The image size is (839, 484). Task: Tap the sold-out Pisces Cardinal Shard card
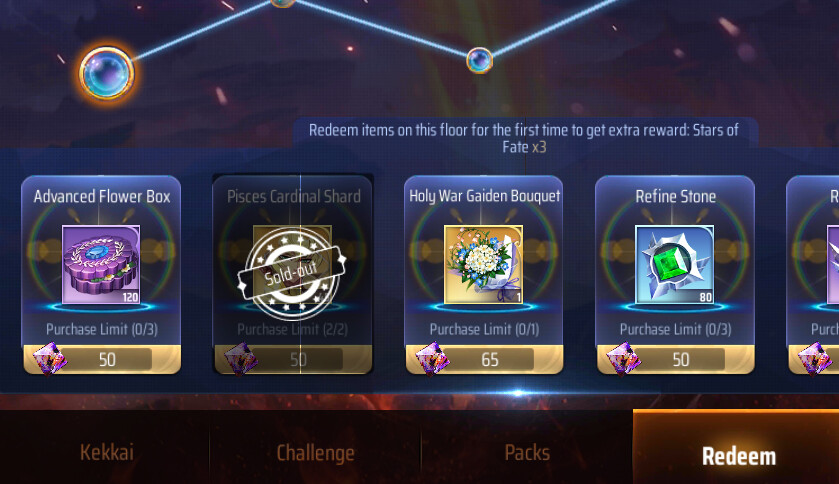coord(292,274)
